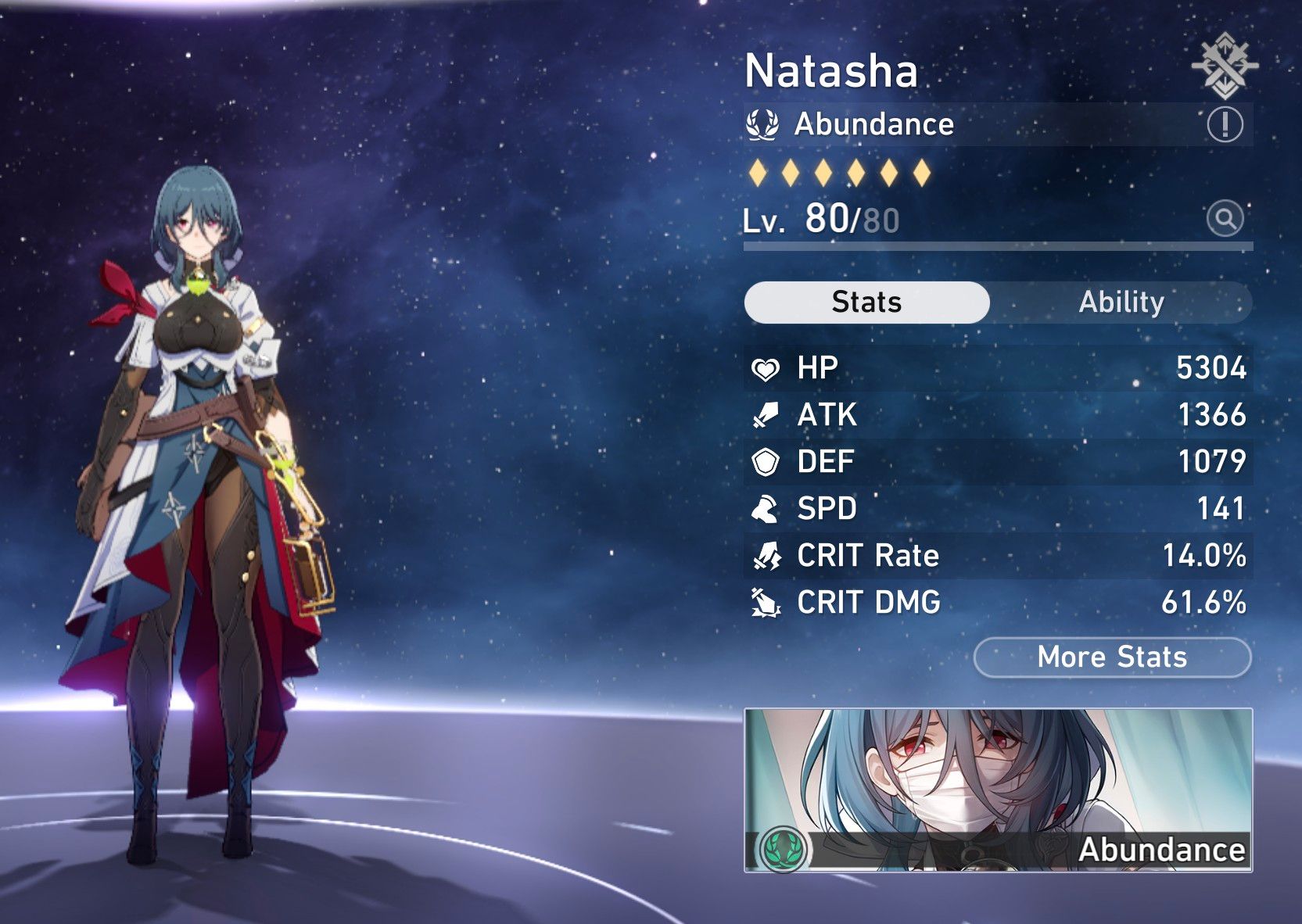Select the ATK sword stat icon

coord(767,414)
